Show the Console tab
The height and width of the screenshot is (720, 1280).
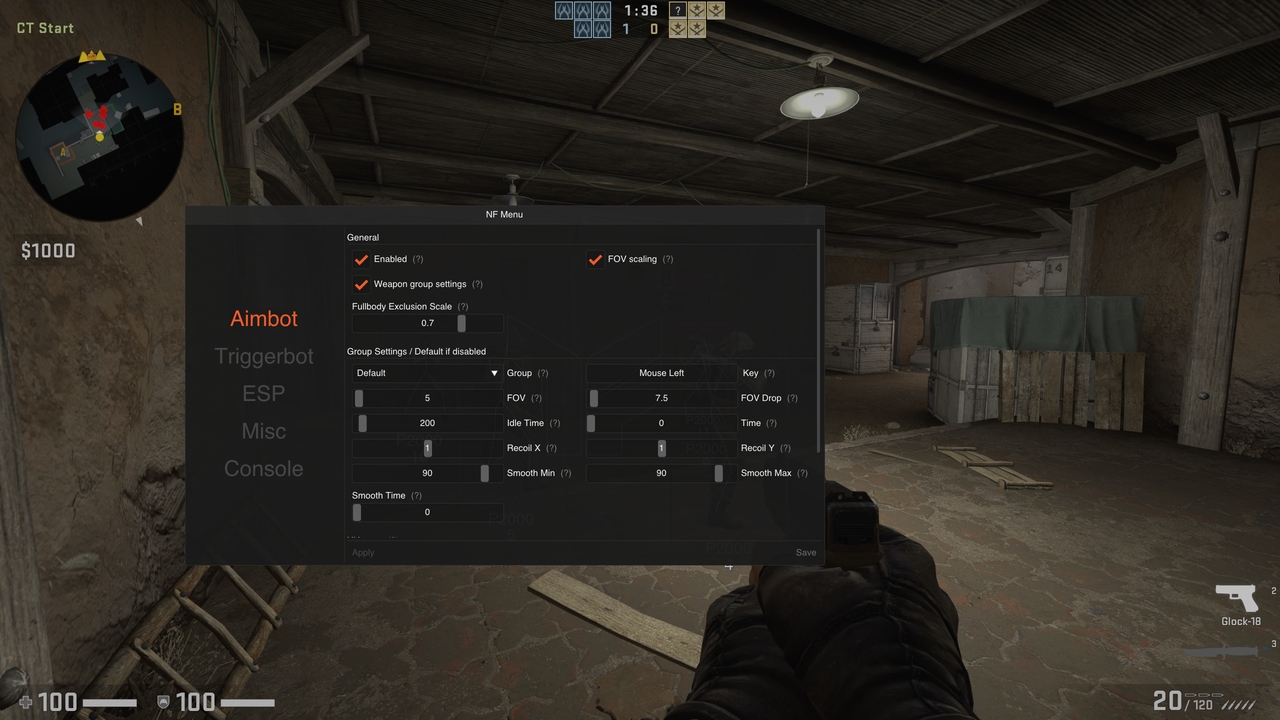point(264,468)
